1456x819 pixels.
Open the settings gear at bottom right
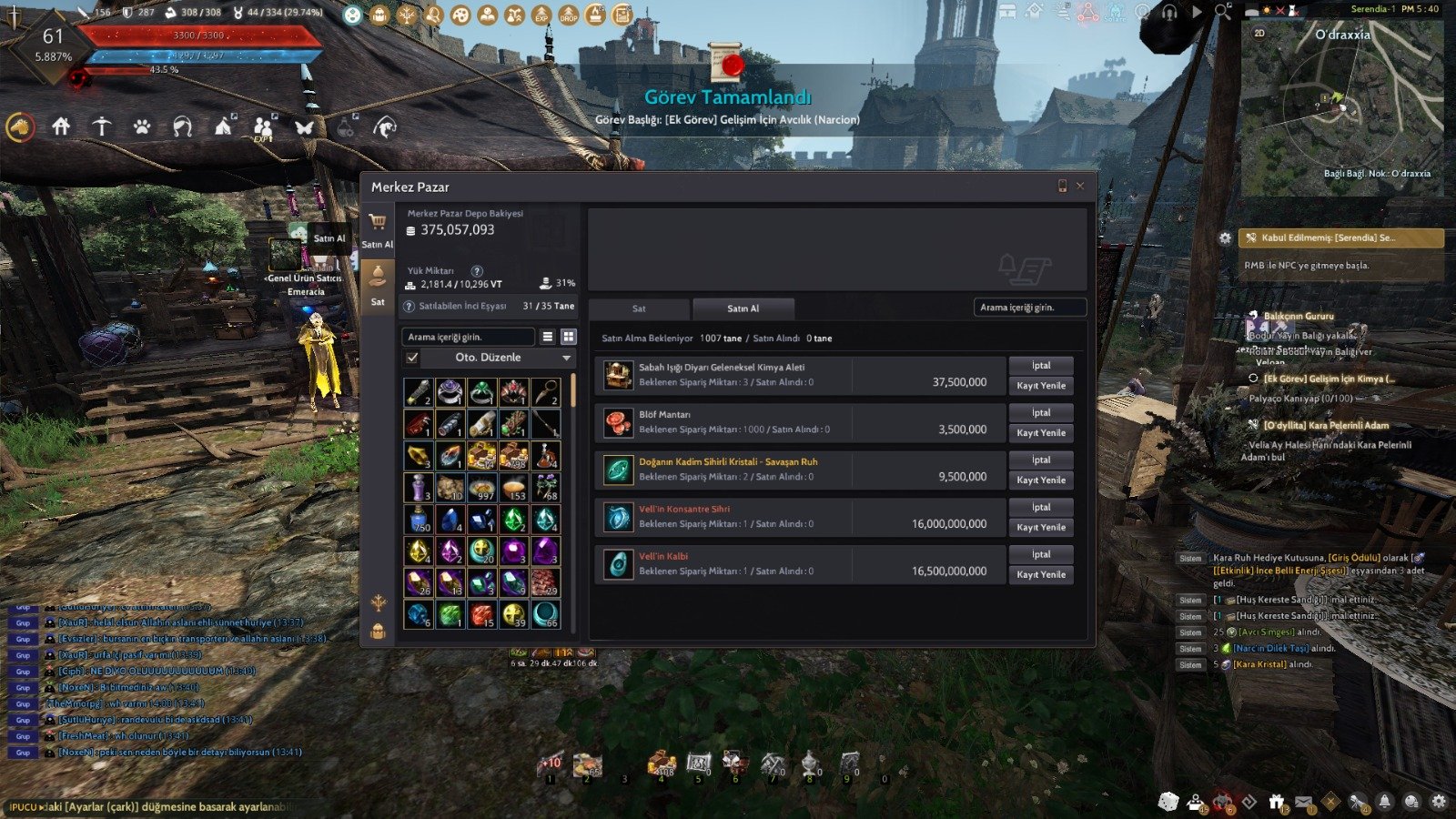(1438, 802)
